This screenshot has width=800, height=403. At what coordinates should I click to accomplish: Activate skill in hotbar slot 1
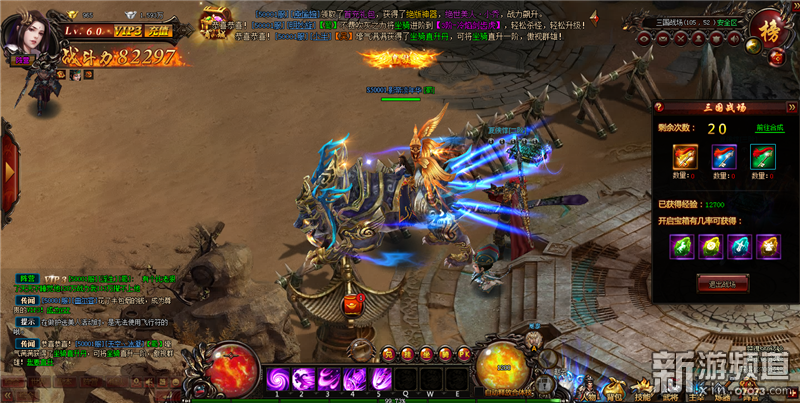point(279,380)
